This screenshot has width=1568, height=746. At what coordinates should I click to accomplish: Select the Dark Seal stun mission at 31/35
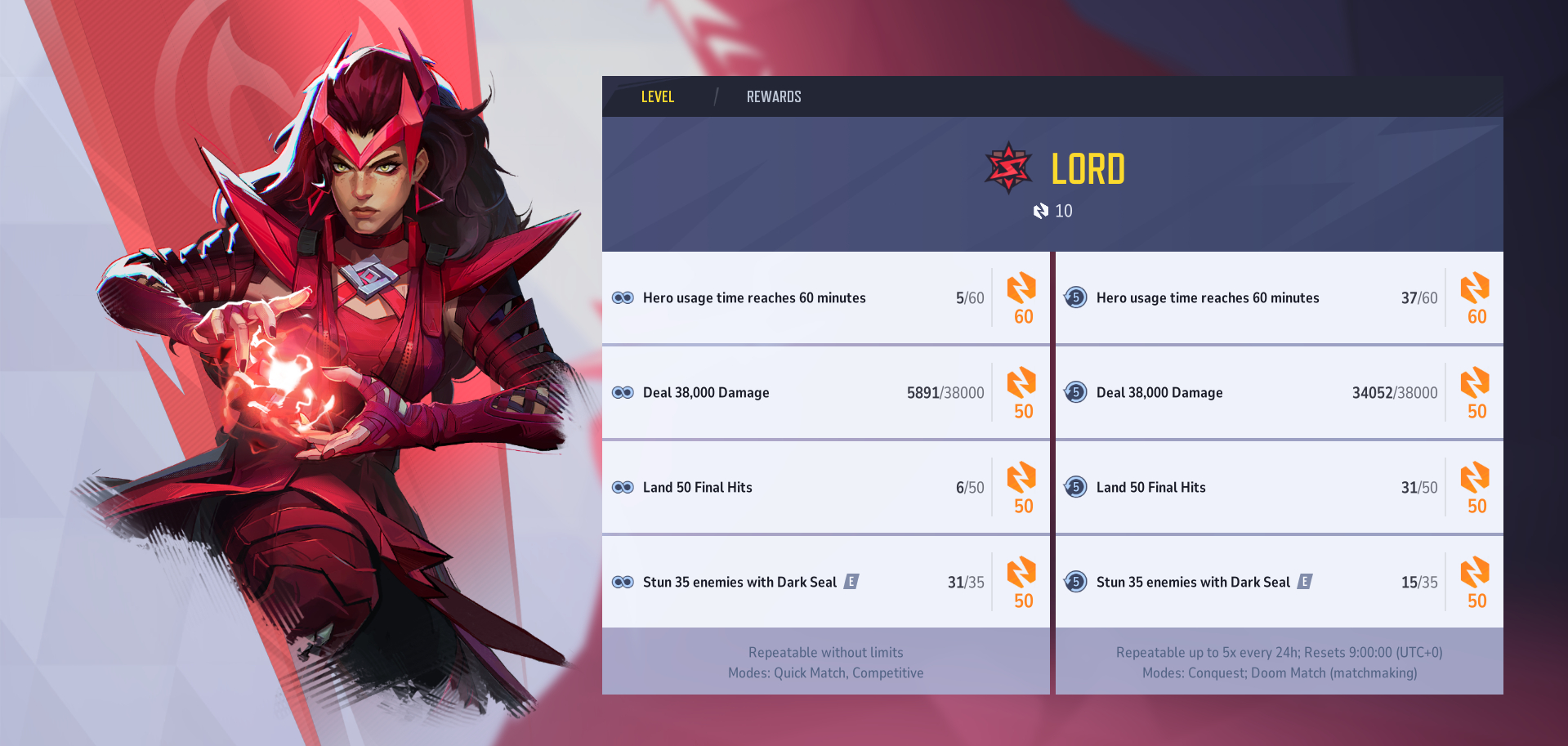825,583
